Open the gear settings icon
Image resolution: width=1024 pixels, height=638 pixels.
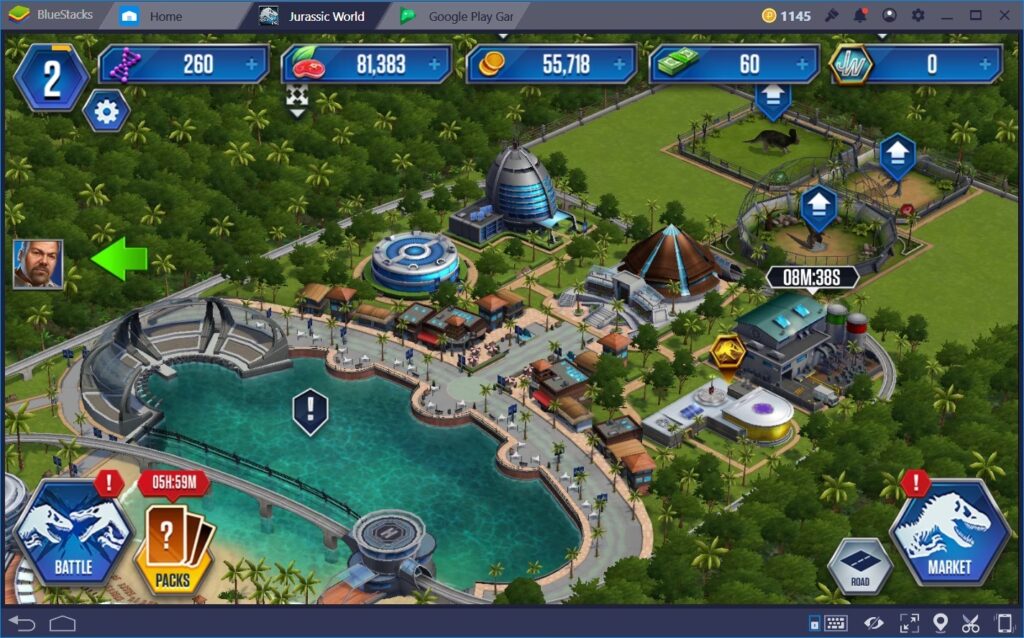coord(105,110)
